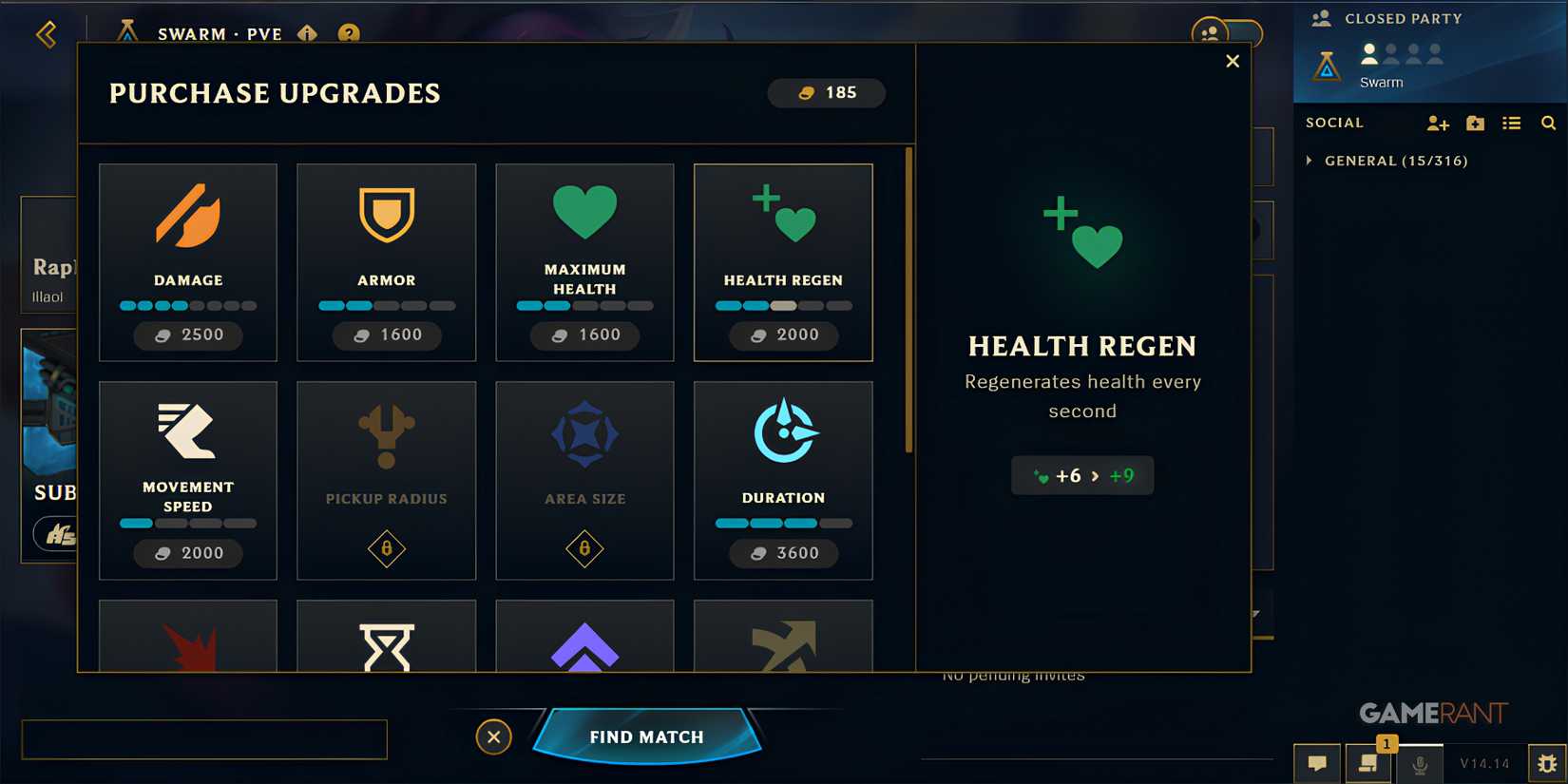The image size is (1568, 784).
Task: Click the FIND MATCH button
Action: pos(646,736)
